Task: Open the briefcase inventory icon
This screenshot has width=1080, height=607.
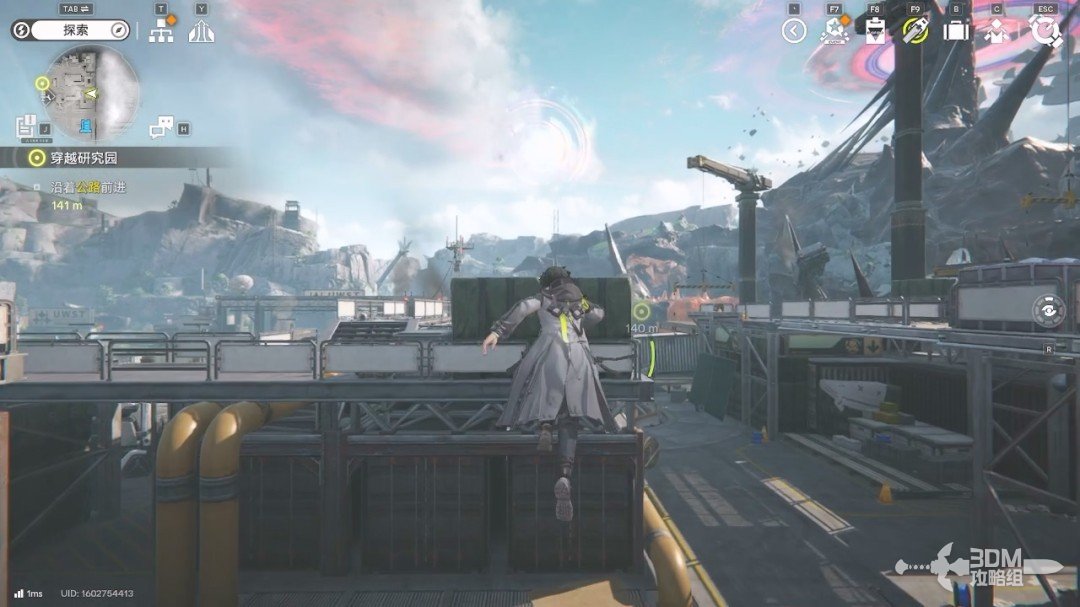Action: click(956, 31)
